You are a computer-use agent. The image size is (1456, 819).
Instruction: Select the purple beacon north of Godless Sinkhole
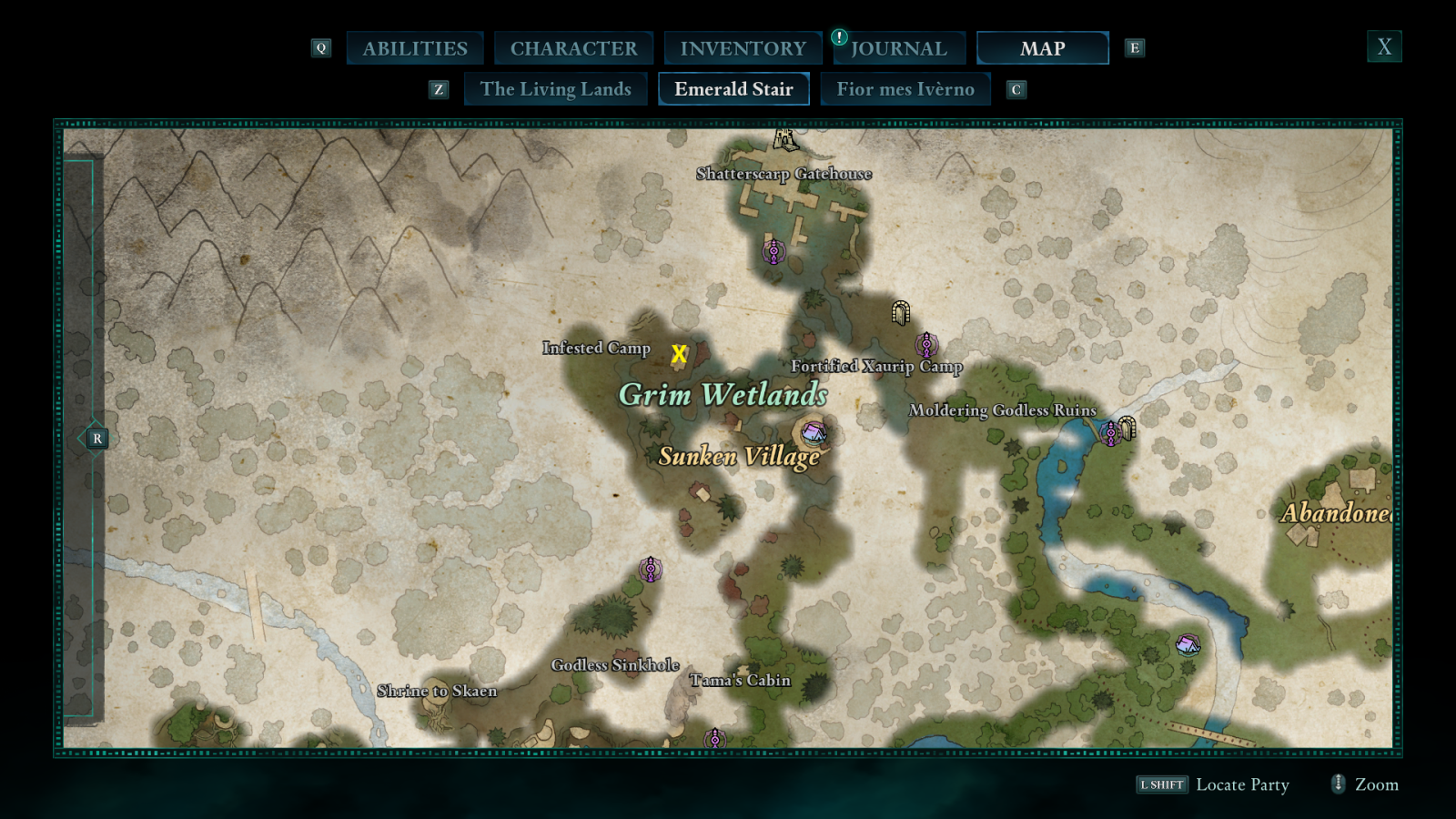tap(650, 570)
